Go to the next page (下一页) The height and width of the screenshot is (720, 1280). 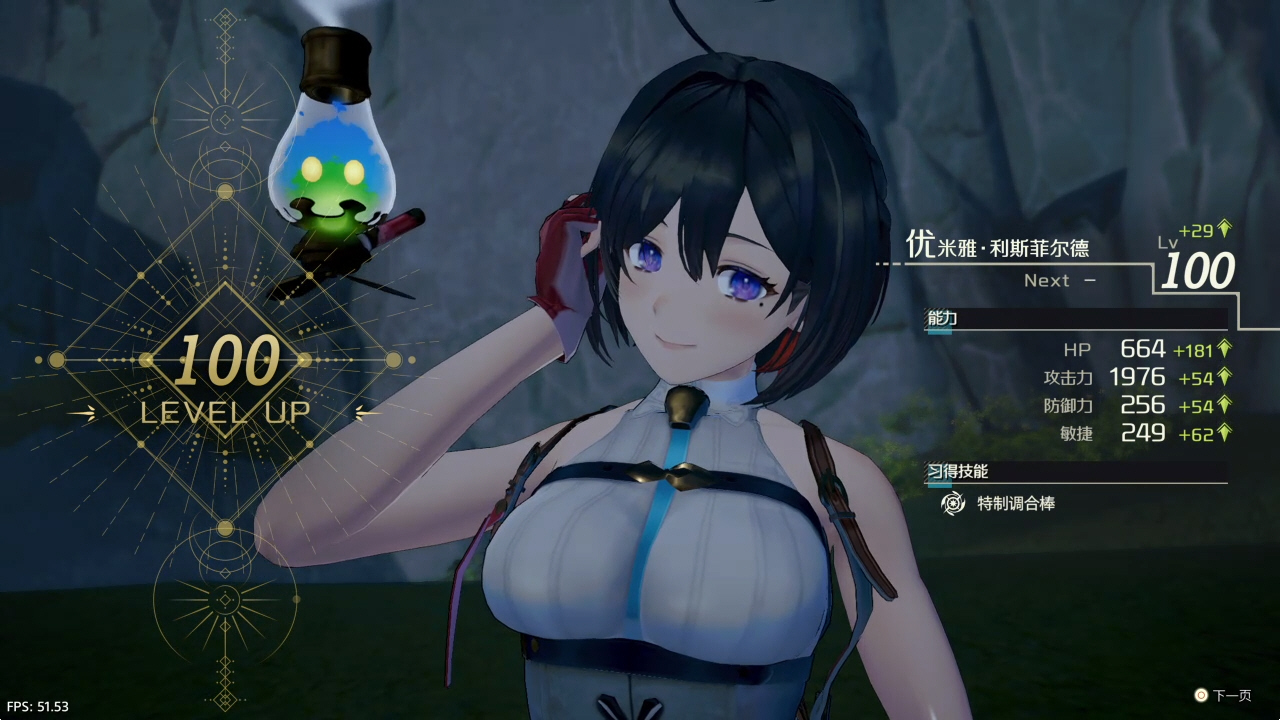tap(1222, 695)
